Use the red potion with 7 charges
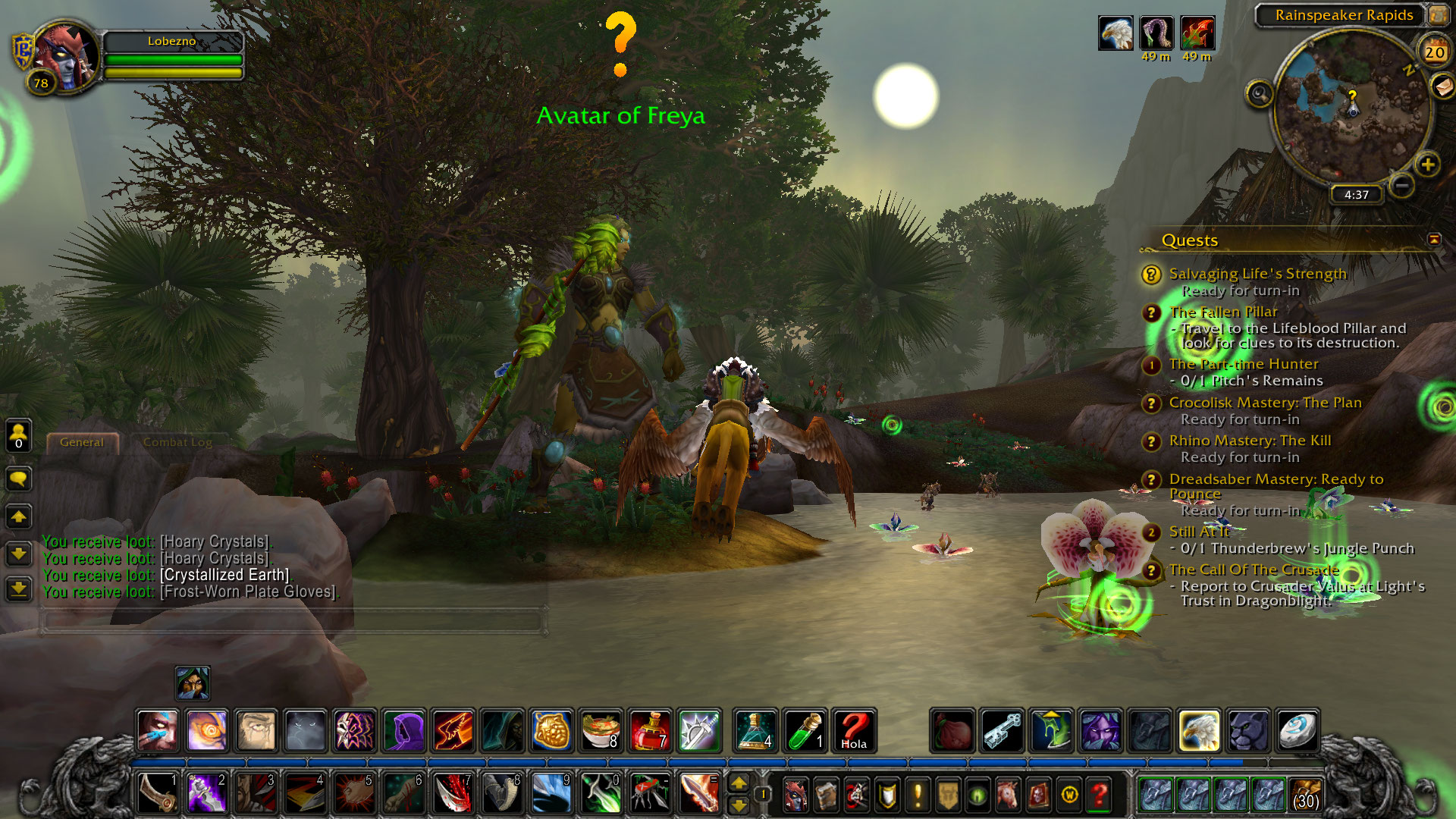This screenshot has width=1456, height=819. 650,731
